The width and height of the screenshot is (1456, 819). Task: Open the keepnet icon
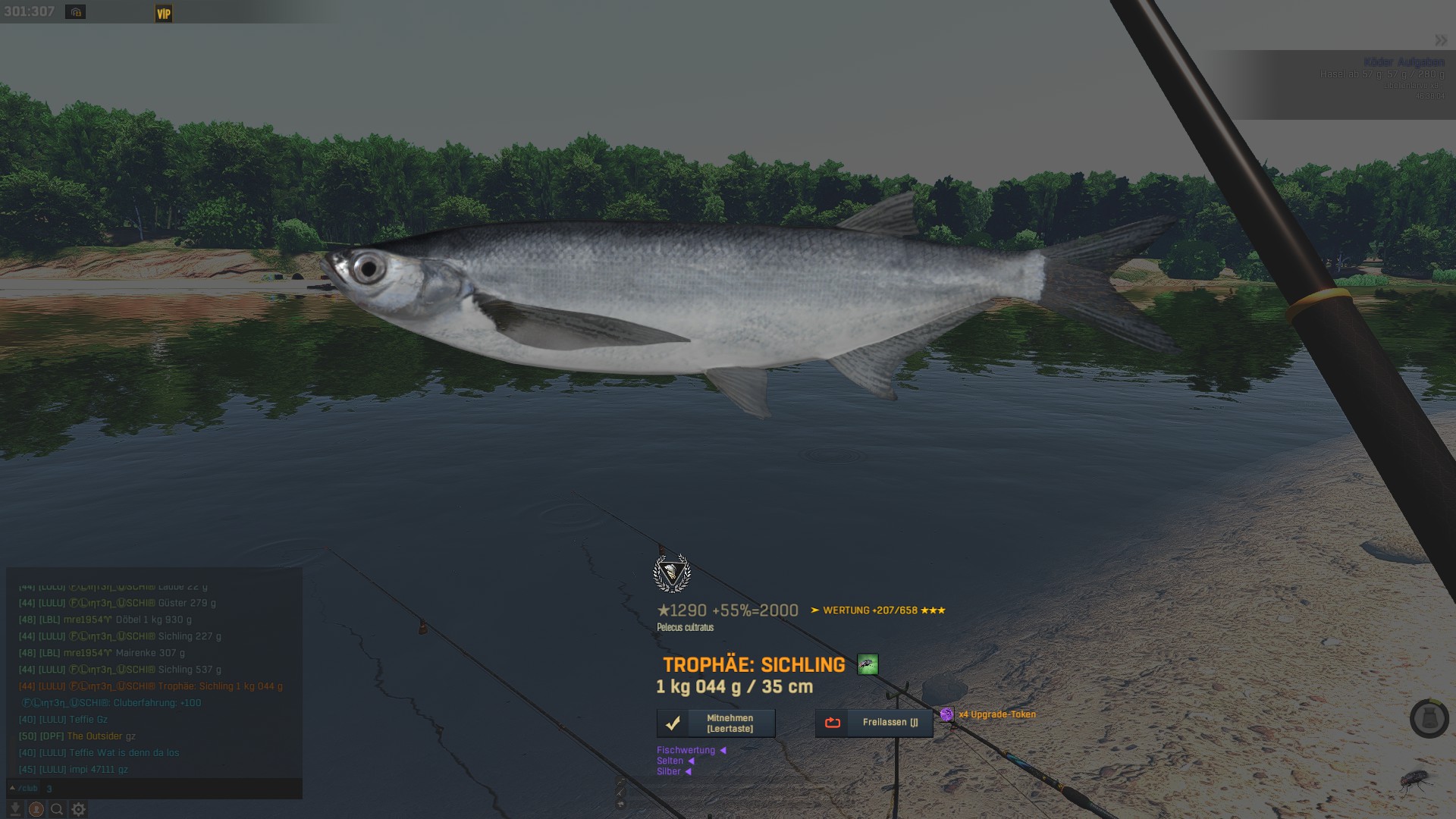(1429, 718)
